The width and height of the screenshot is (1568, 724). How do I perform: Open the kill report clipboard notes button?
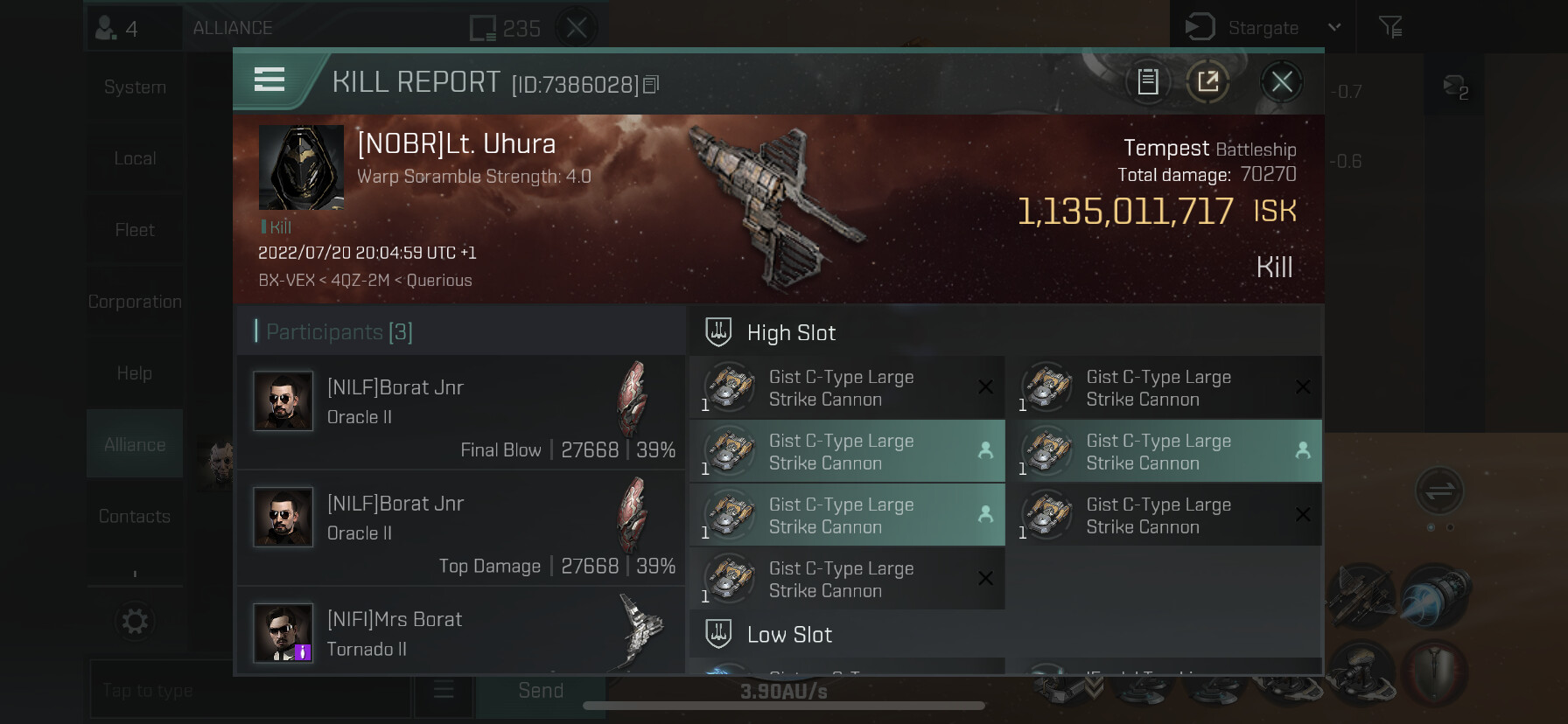[x=1148, y=82]
